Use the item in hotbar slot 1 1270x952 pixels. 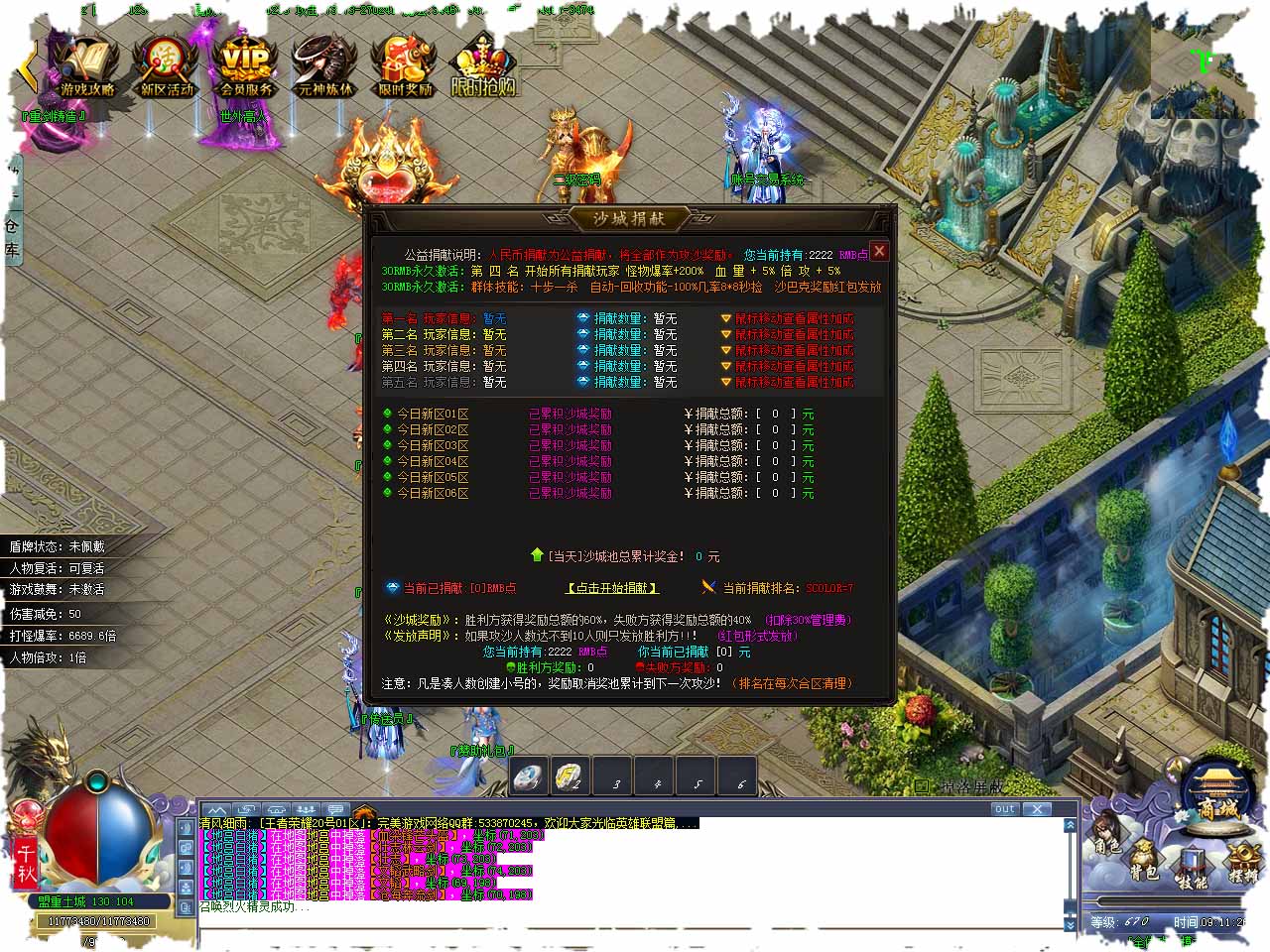click(529, 776)
